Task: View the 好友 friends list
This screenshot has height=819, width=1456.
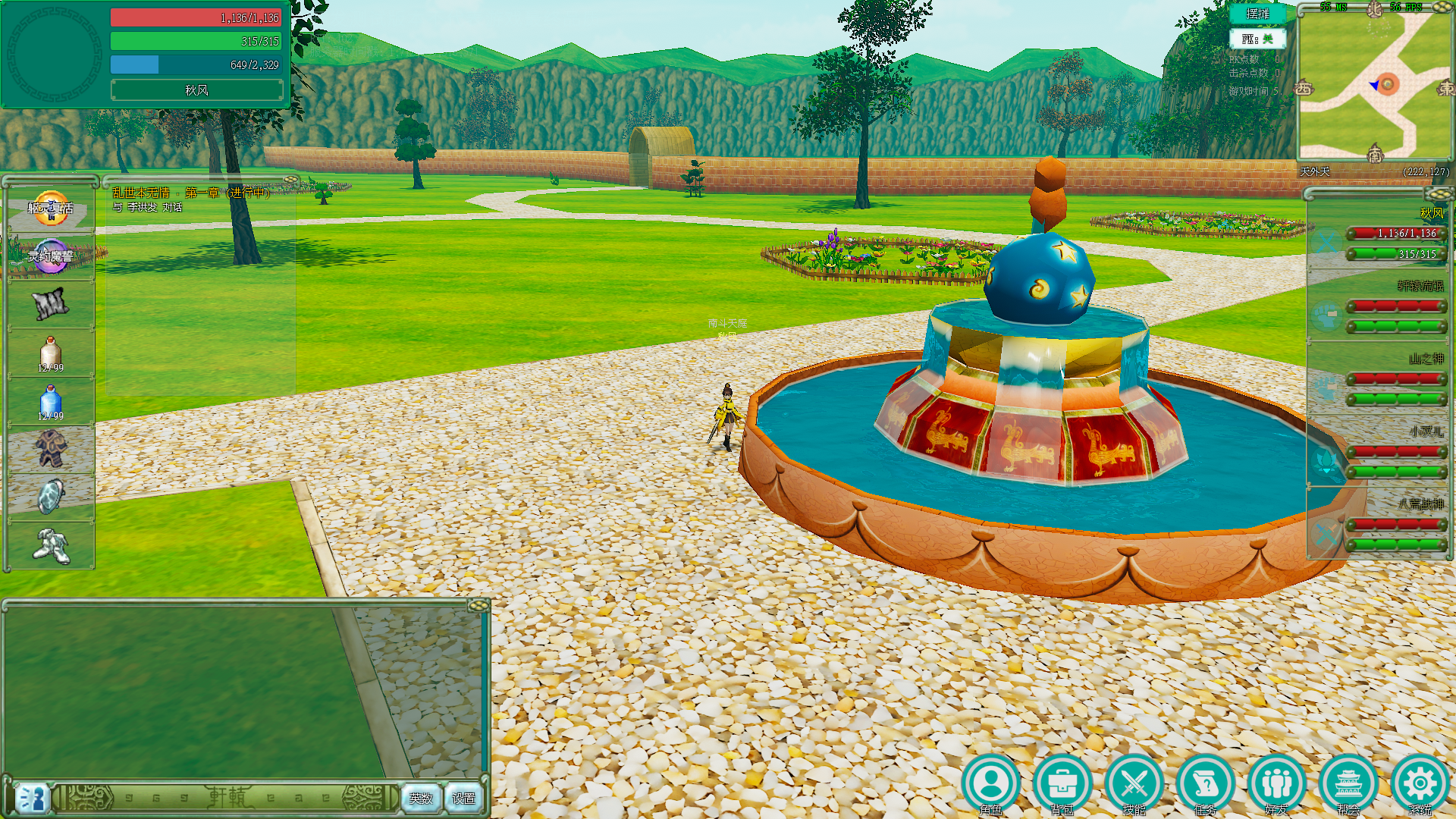Action: pyautogui.click(x=1276, y=784)
